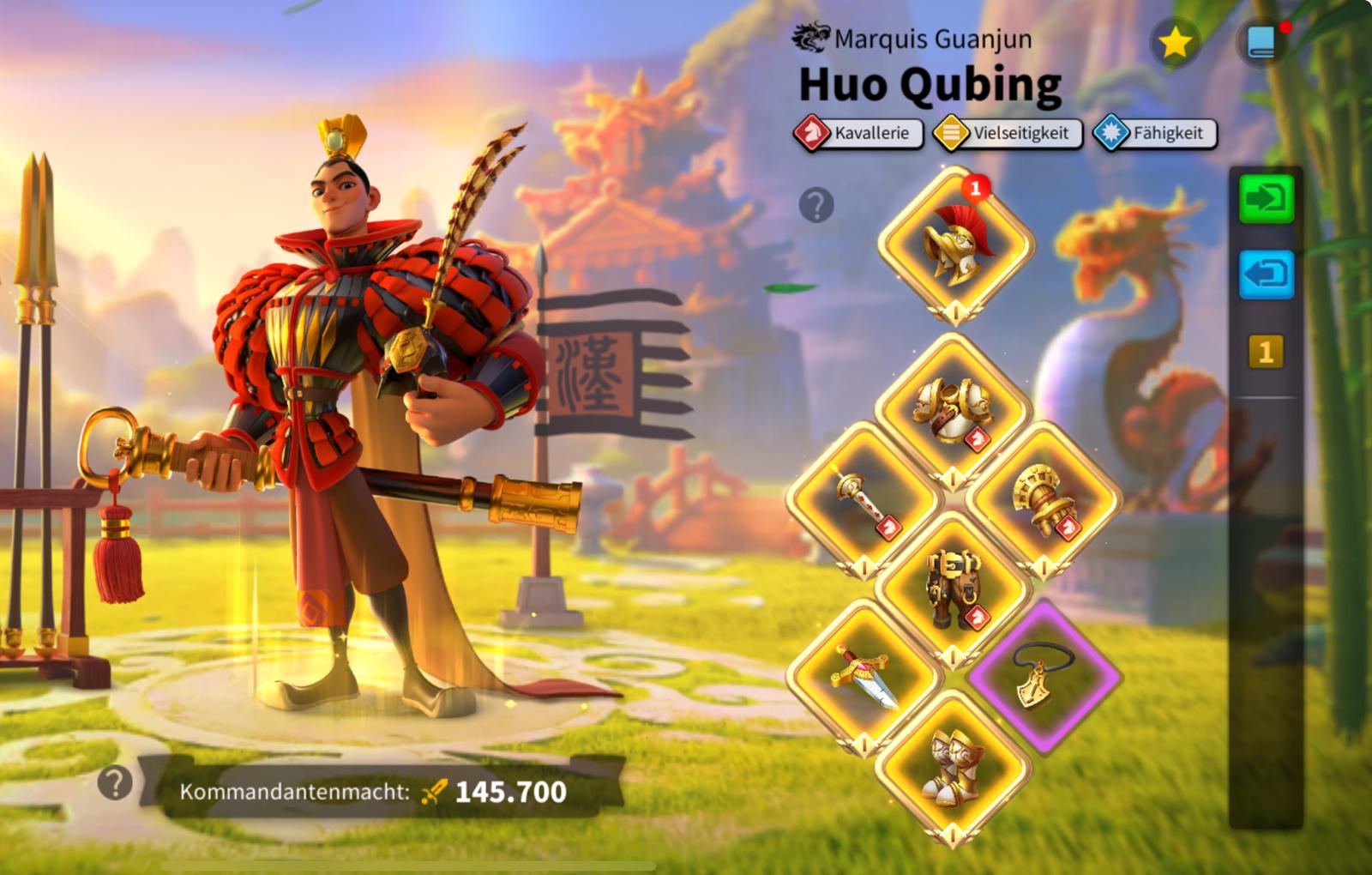Show the Kavallerie talent tag

pyautogui.click(x=857, y=134)
